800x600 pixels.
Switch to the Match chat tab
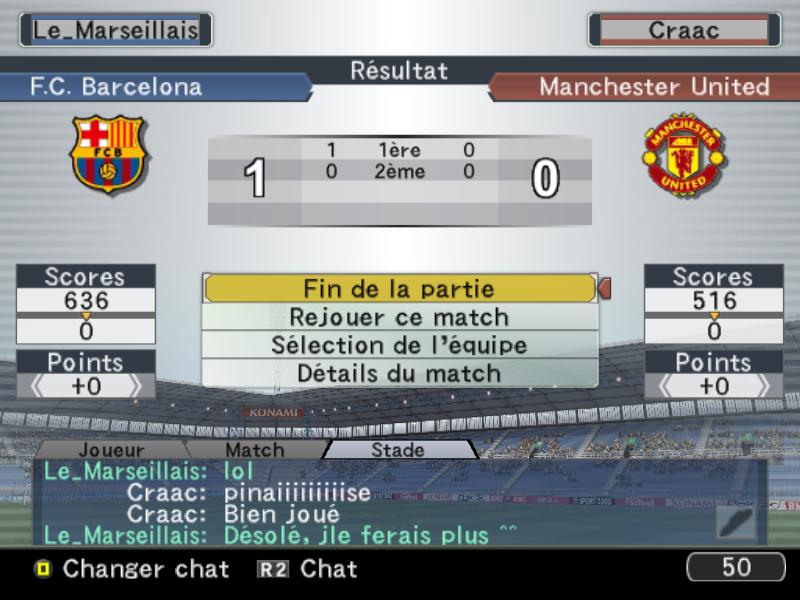point(254,450)
